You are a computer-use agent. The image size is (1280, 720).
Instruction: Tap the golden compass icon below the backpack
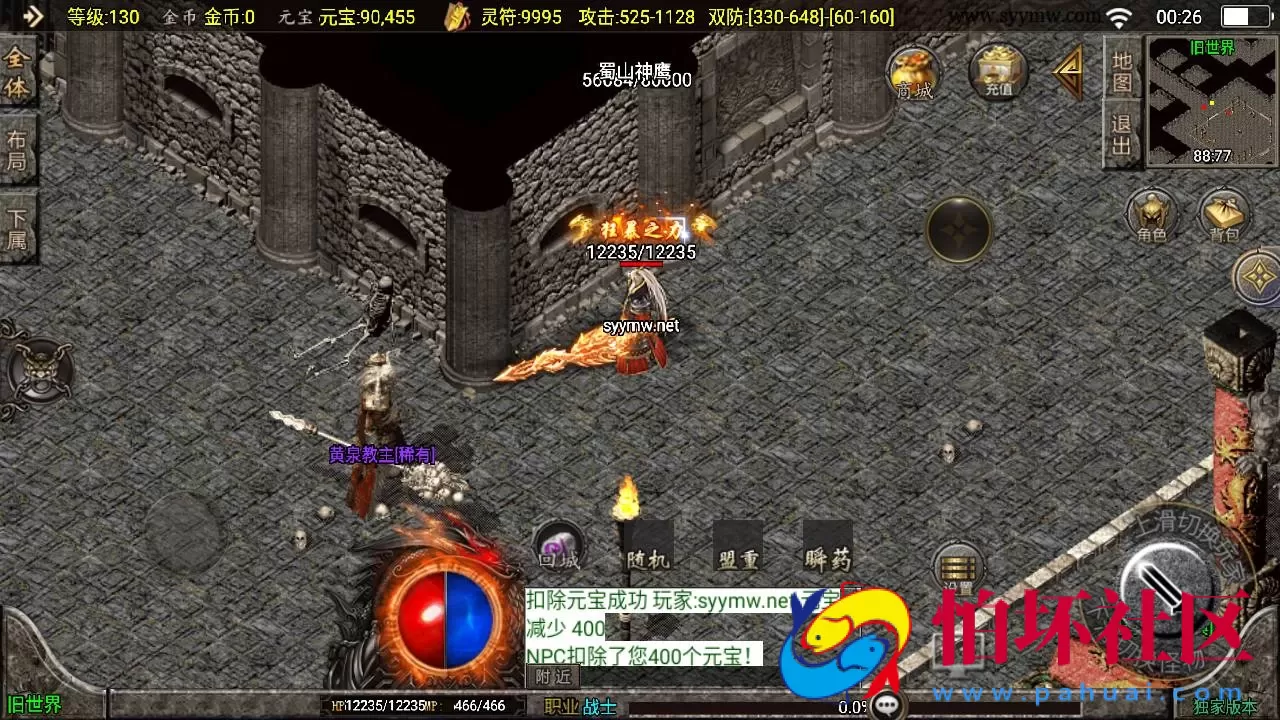pyautogui.click(x=1258, y=277)
